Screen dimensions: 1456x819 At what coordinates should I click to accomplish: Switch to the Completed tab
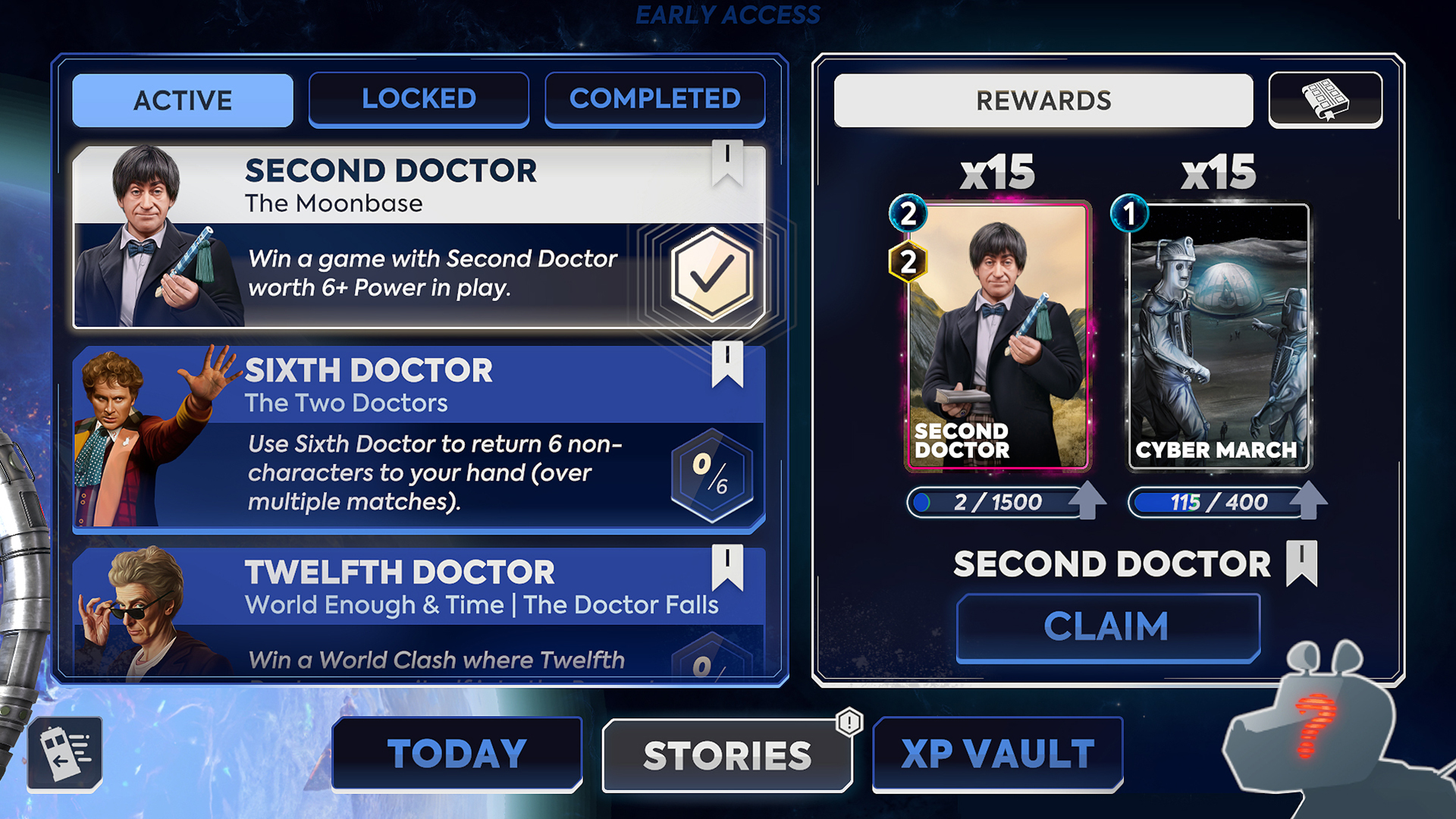[x=655, y=99]
